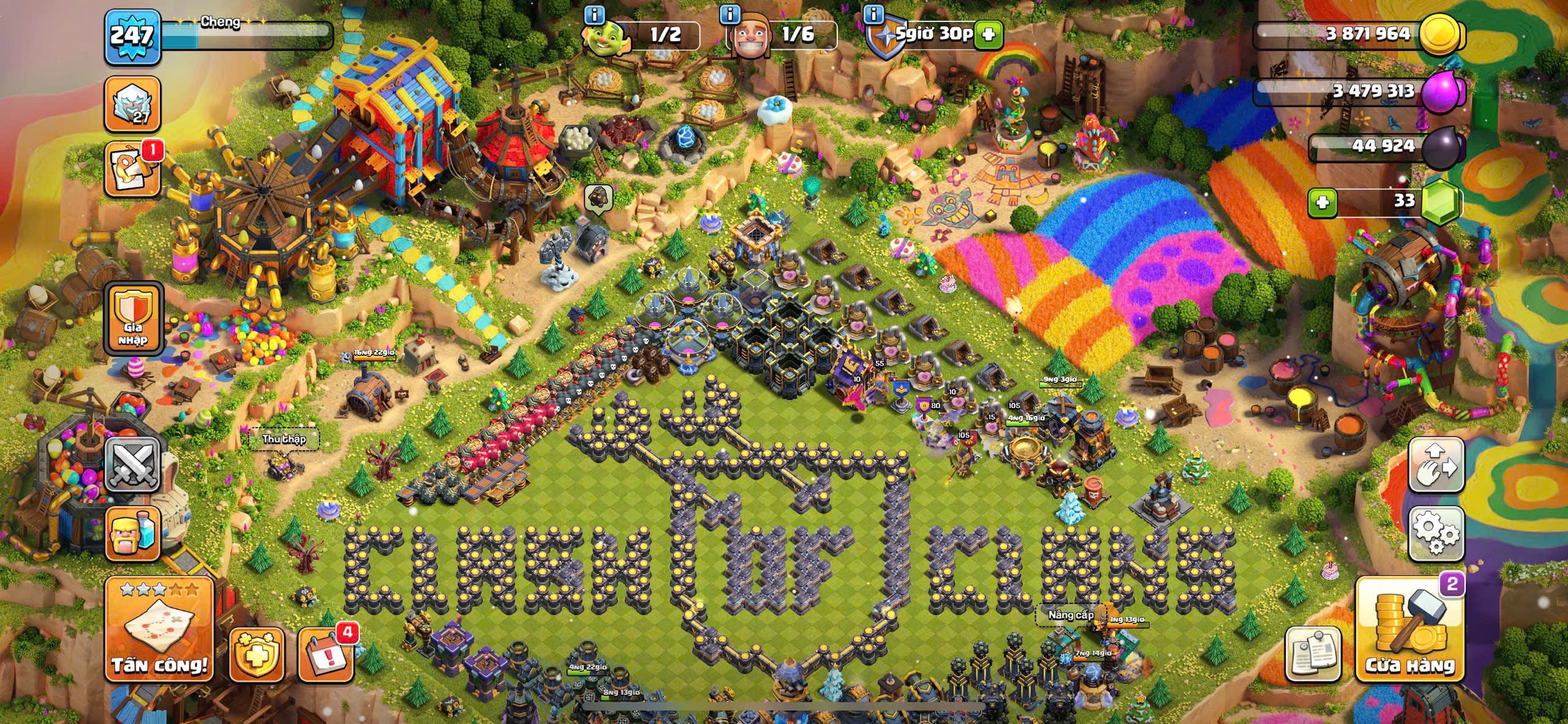Open the layout editor hand button
The image size is (1568, 724).
(1436, 464)
